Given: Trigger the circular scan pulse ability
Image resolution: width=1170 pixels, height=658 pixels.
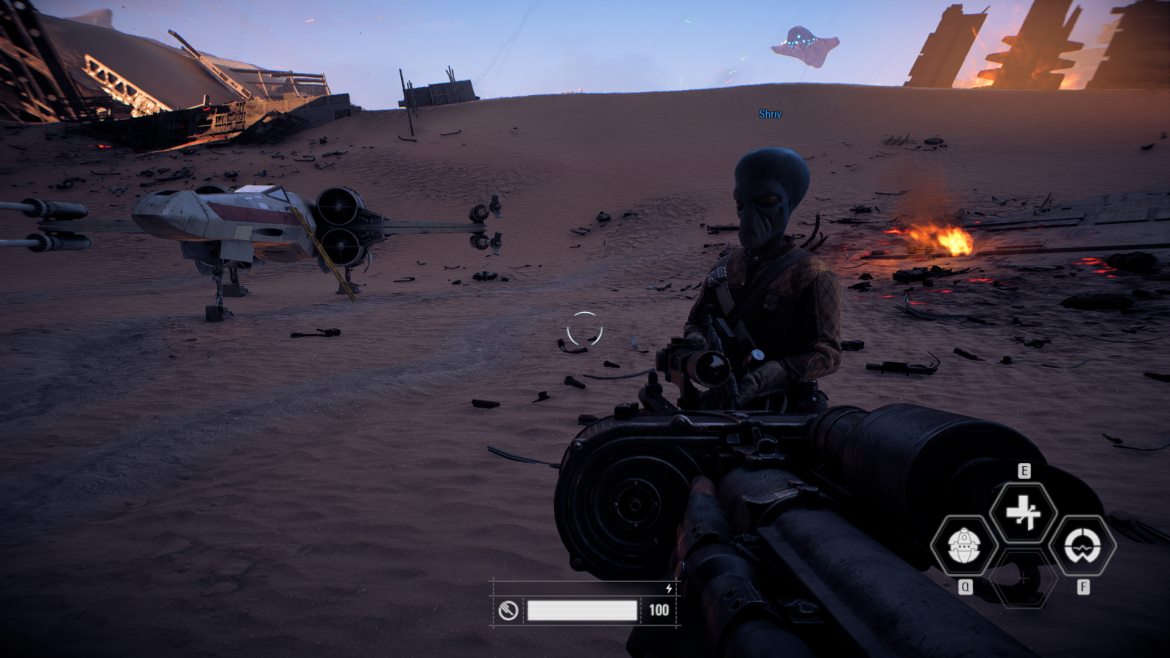Looking at the screenshot, I should coord(1082,546).
